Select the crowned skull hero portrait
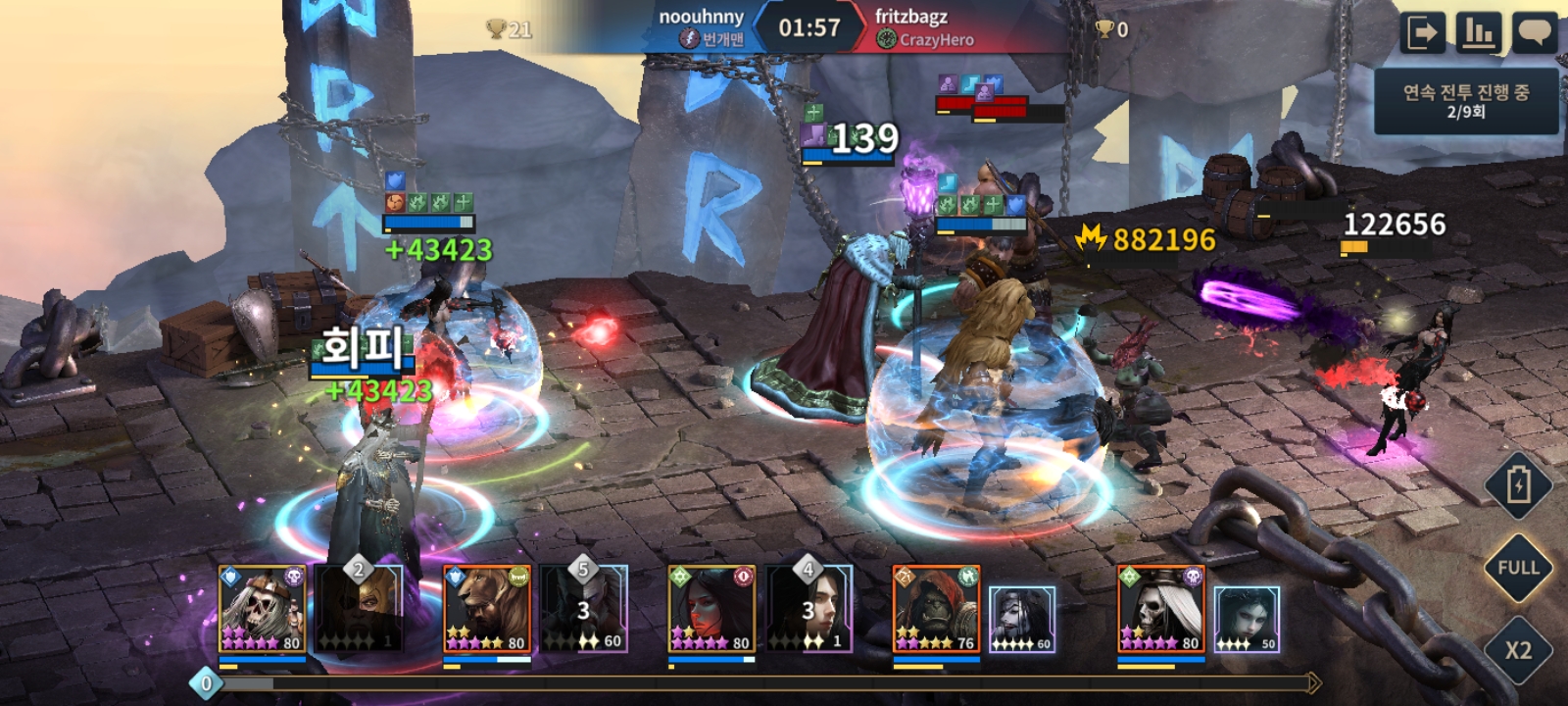Viewport: 1568px width, 706px height. pyautogui.click(x=262, y=610)
